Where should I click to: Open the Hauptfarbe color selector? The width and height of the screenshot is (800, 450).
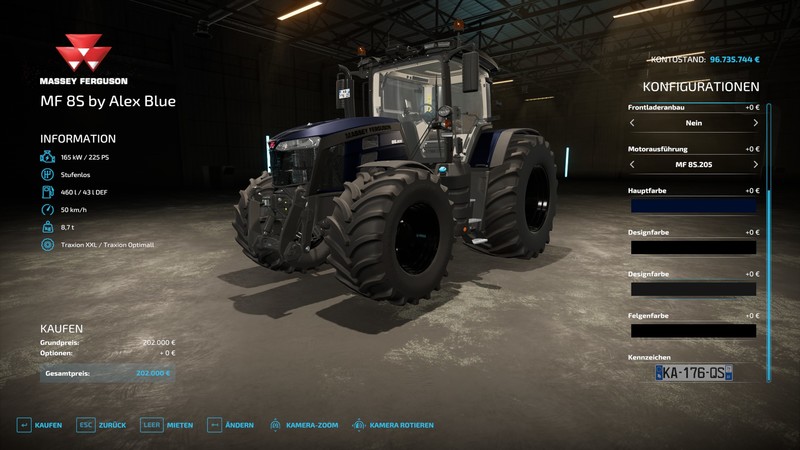click(693, 205)
